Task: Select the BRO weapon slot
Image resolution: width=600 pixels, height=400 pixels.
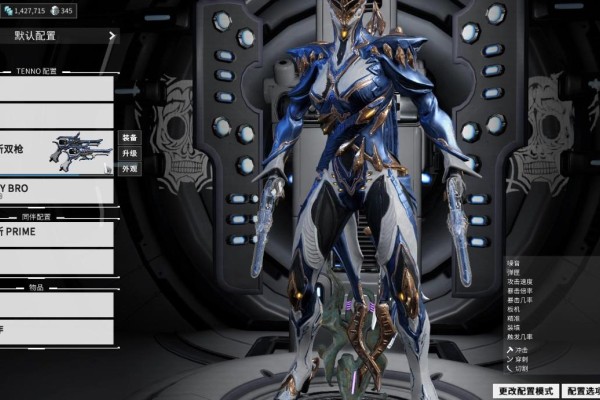Action: tap(56, 191)
